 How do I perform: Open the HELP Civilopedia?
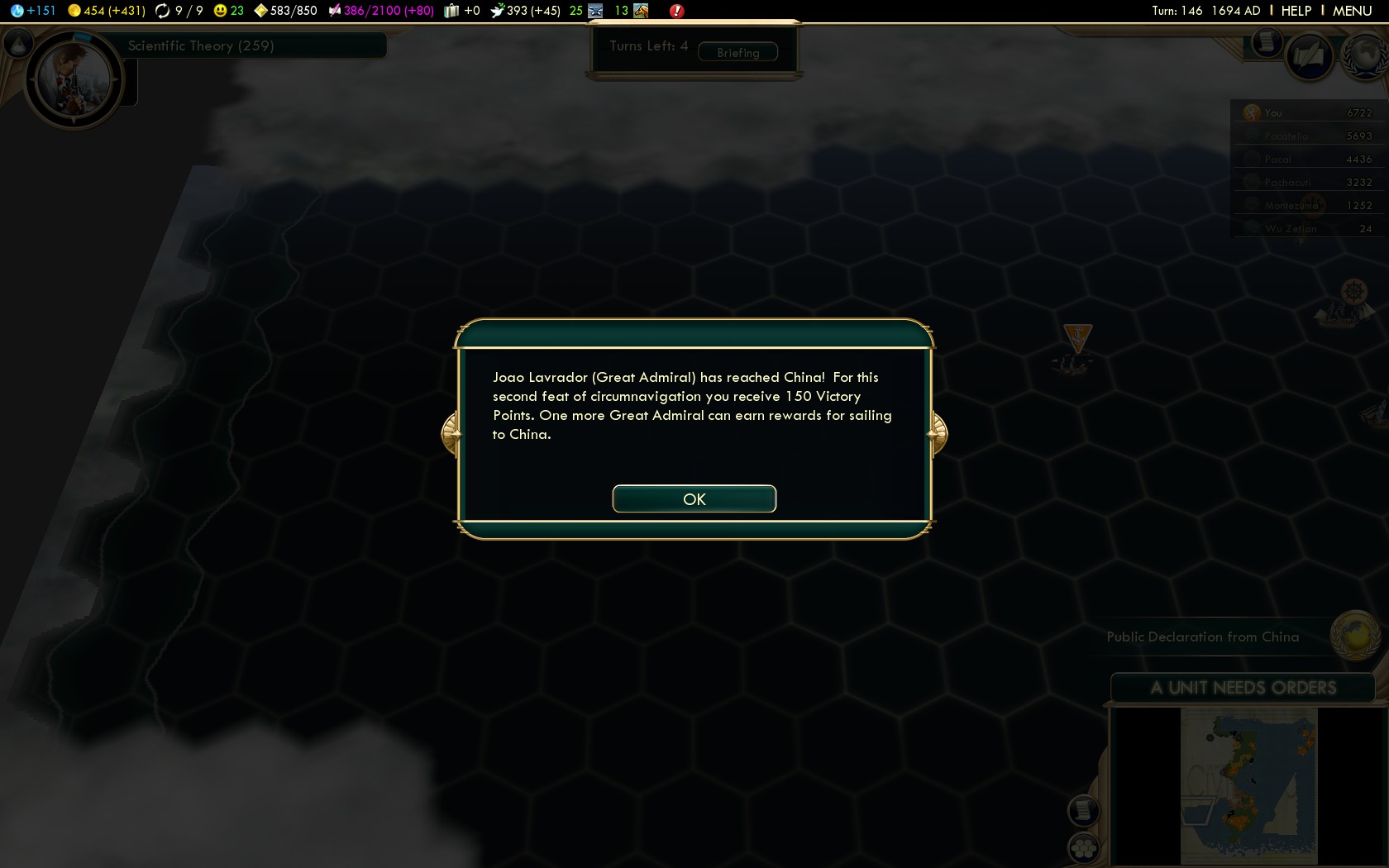tap(1296, 11)
